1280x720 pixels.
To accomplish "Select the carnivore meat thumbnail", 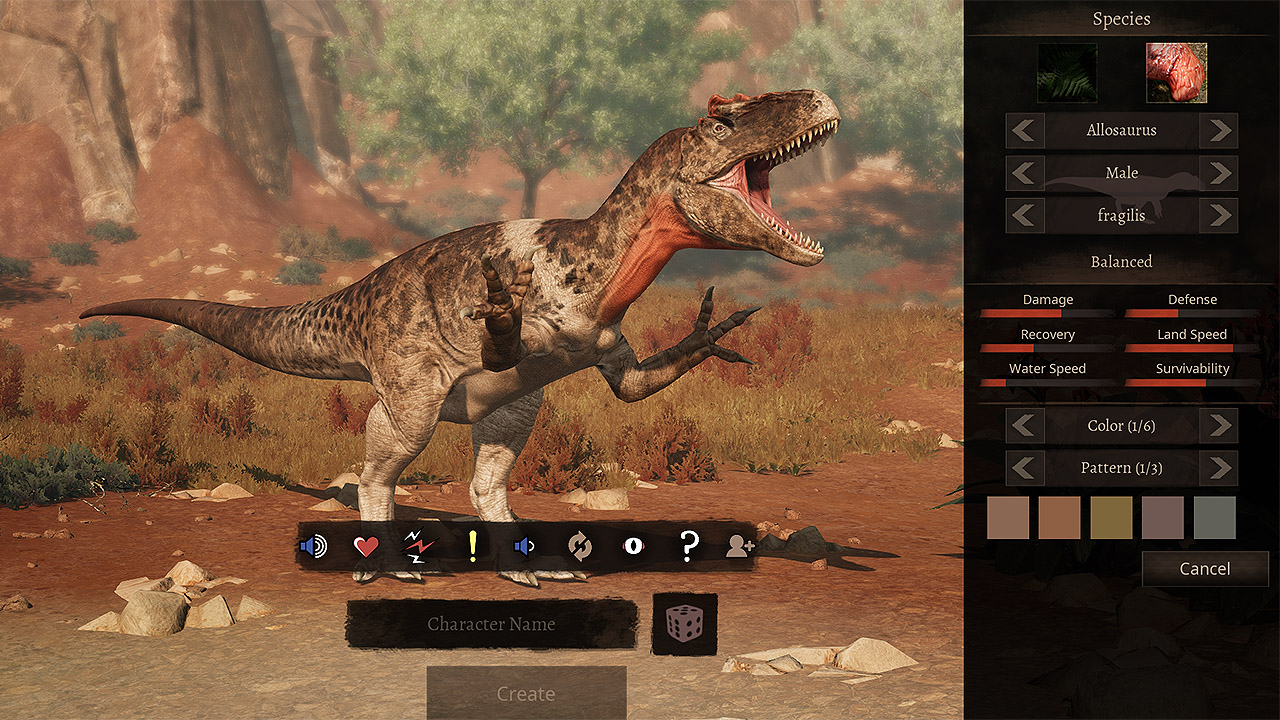I will [1175, 71].
